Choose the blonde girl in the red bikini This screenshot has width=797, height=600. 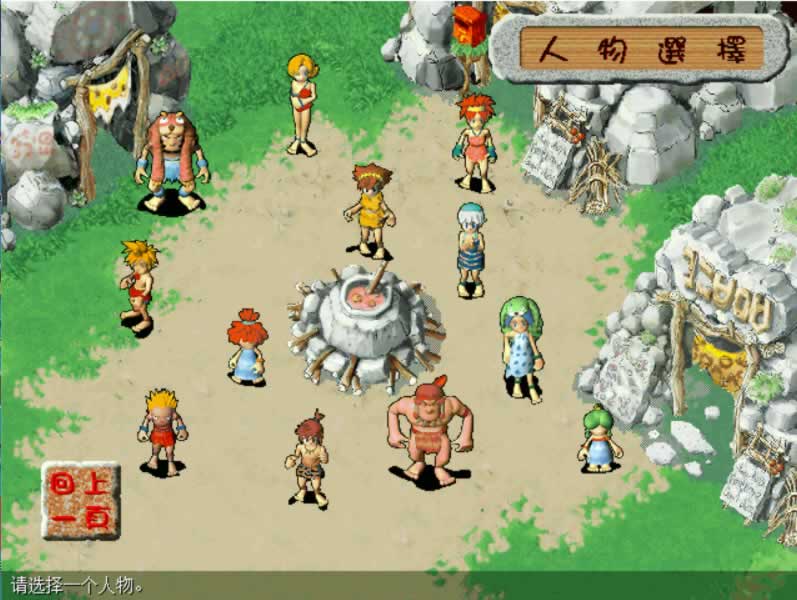click(x=301, y=104)
